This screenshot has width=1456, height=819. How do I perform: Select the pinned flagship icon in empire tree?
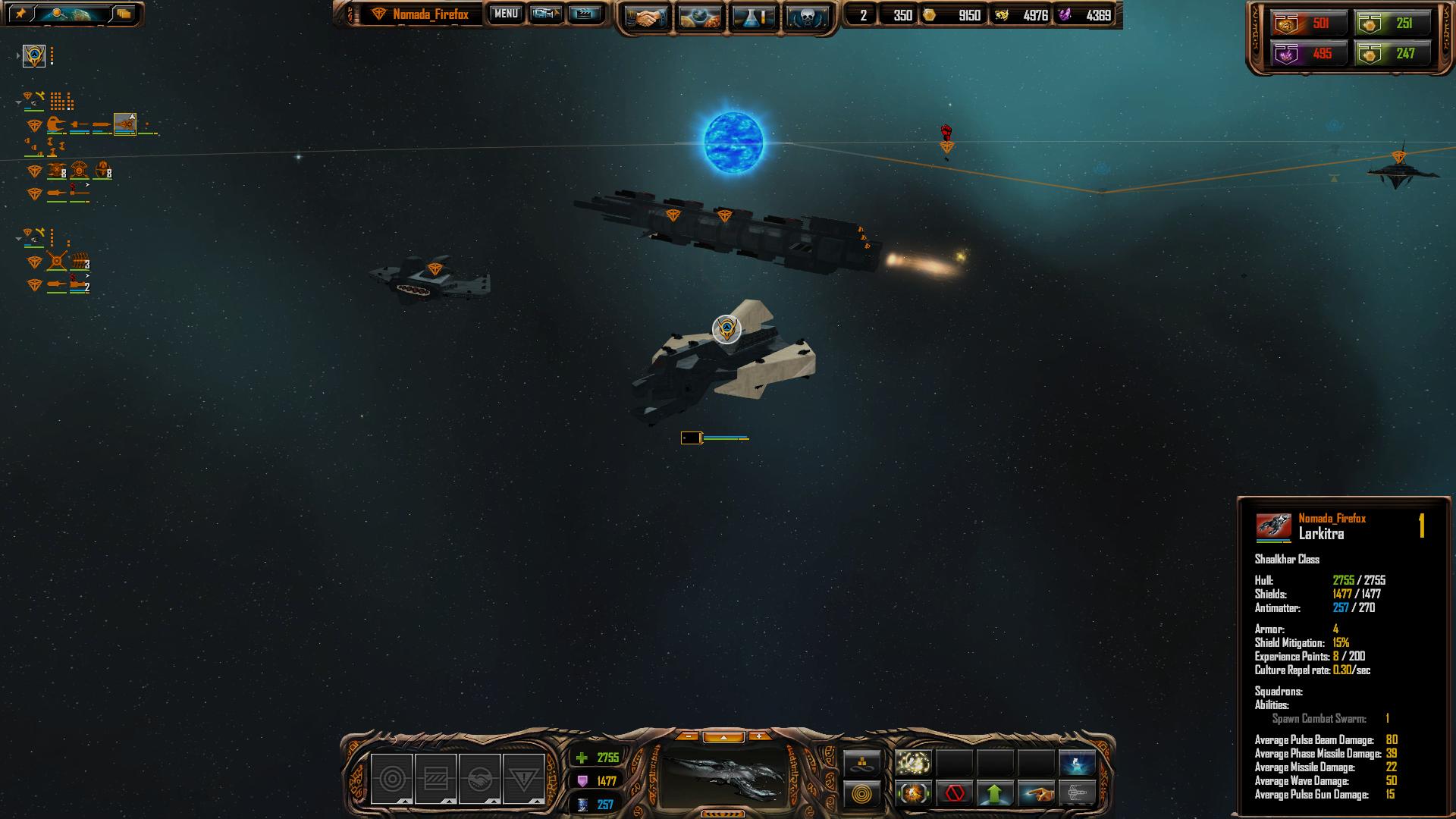point(34,55)
